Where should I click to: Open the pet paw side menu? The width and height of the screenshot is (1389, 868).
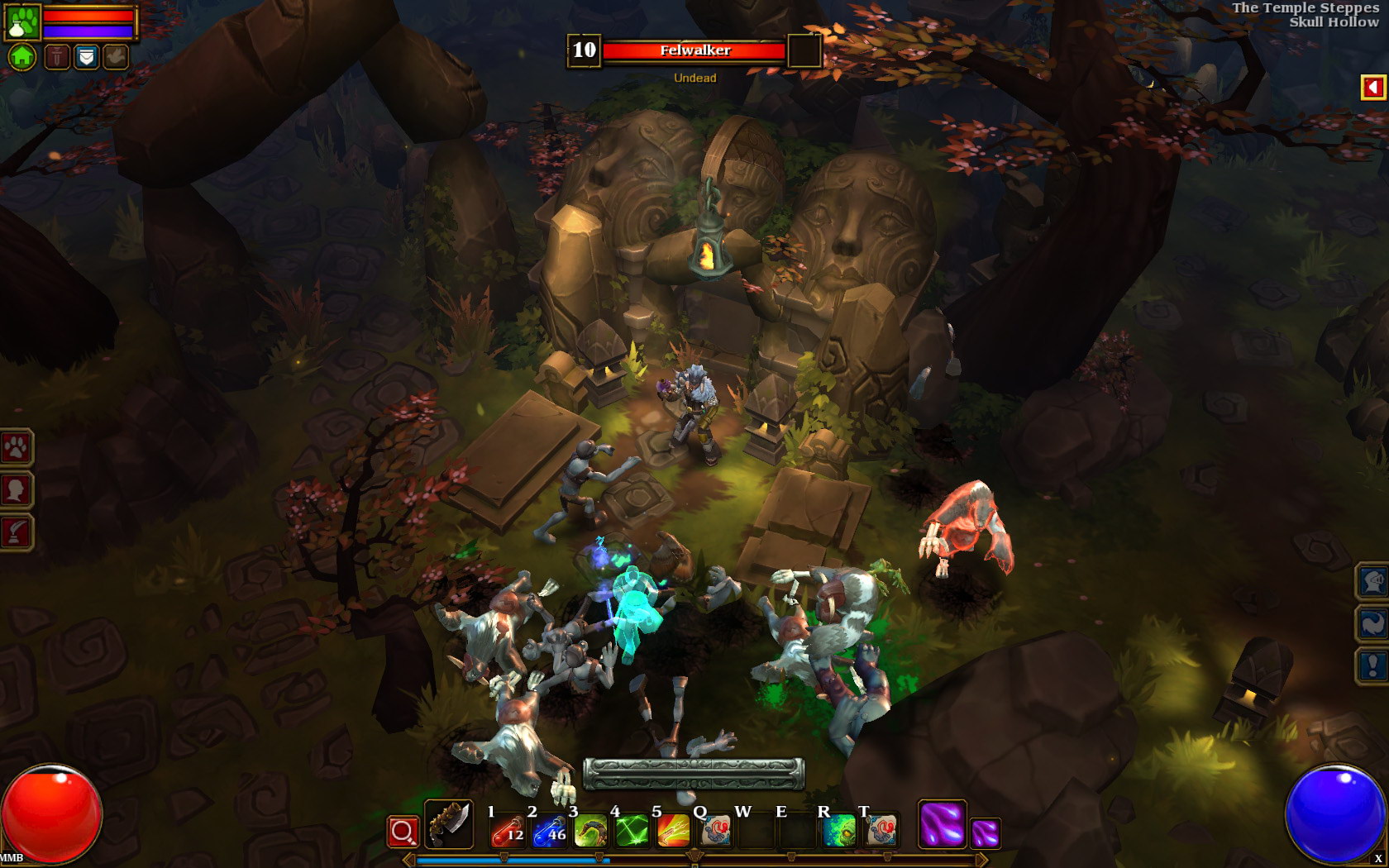16,448
